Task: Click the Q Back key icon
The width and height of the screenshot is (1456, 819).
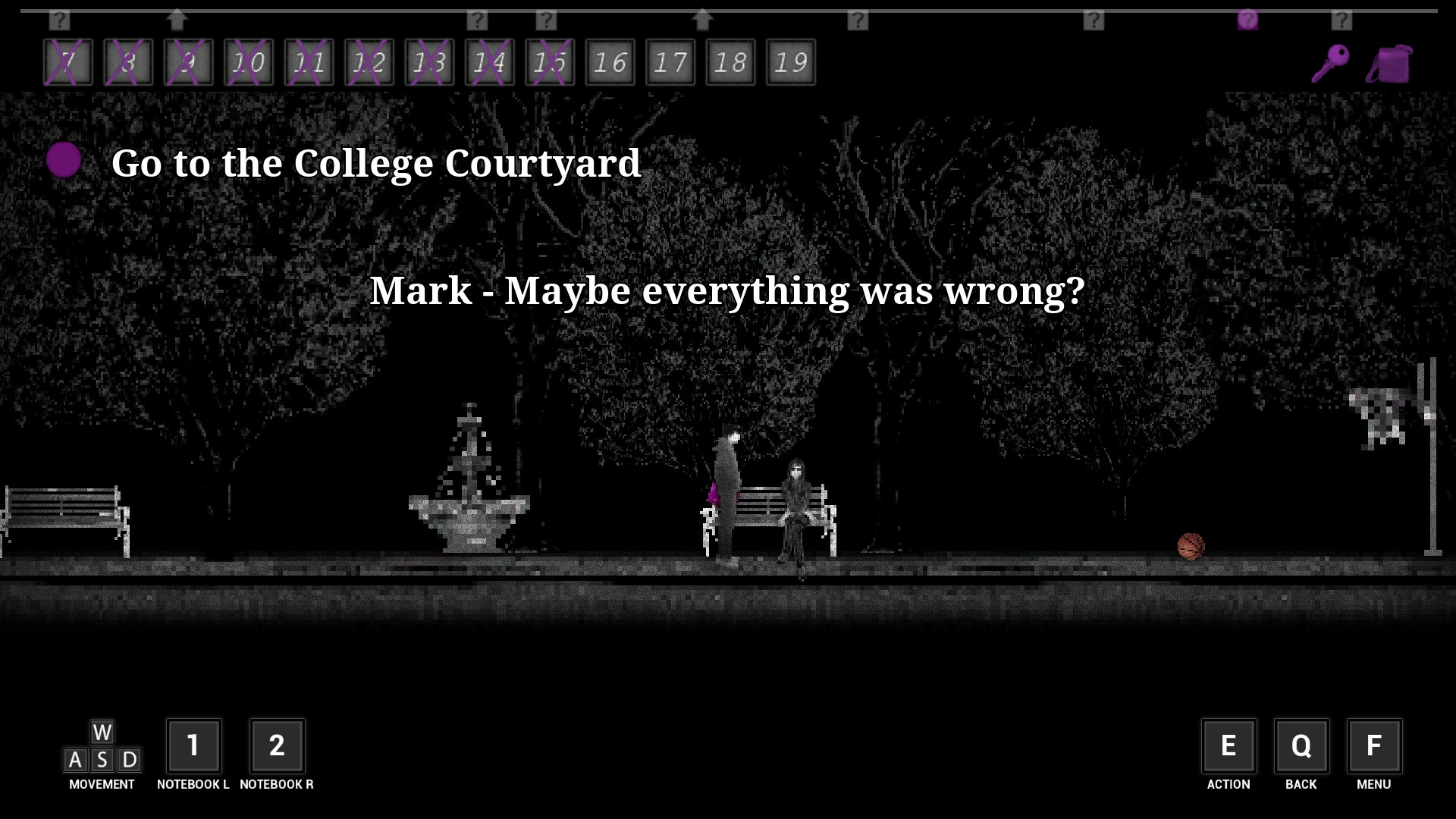Action: pyautogui.click(x=1301, y=747)
